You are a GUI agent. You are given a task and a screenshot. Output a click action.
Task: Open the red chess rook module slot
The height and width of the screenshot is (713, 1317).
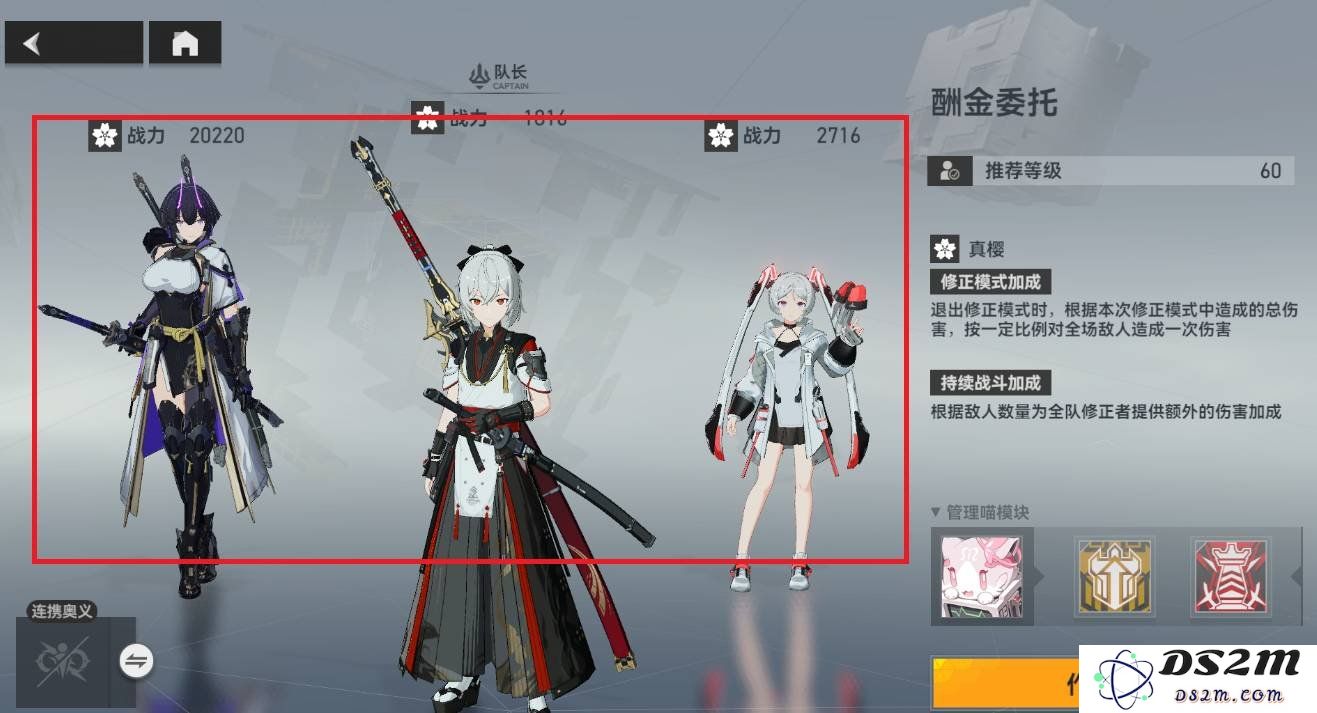[x=1232, y=577]
